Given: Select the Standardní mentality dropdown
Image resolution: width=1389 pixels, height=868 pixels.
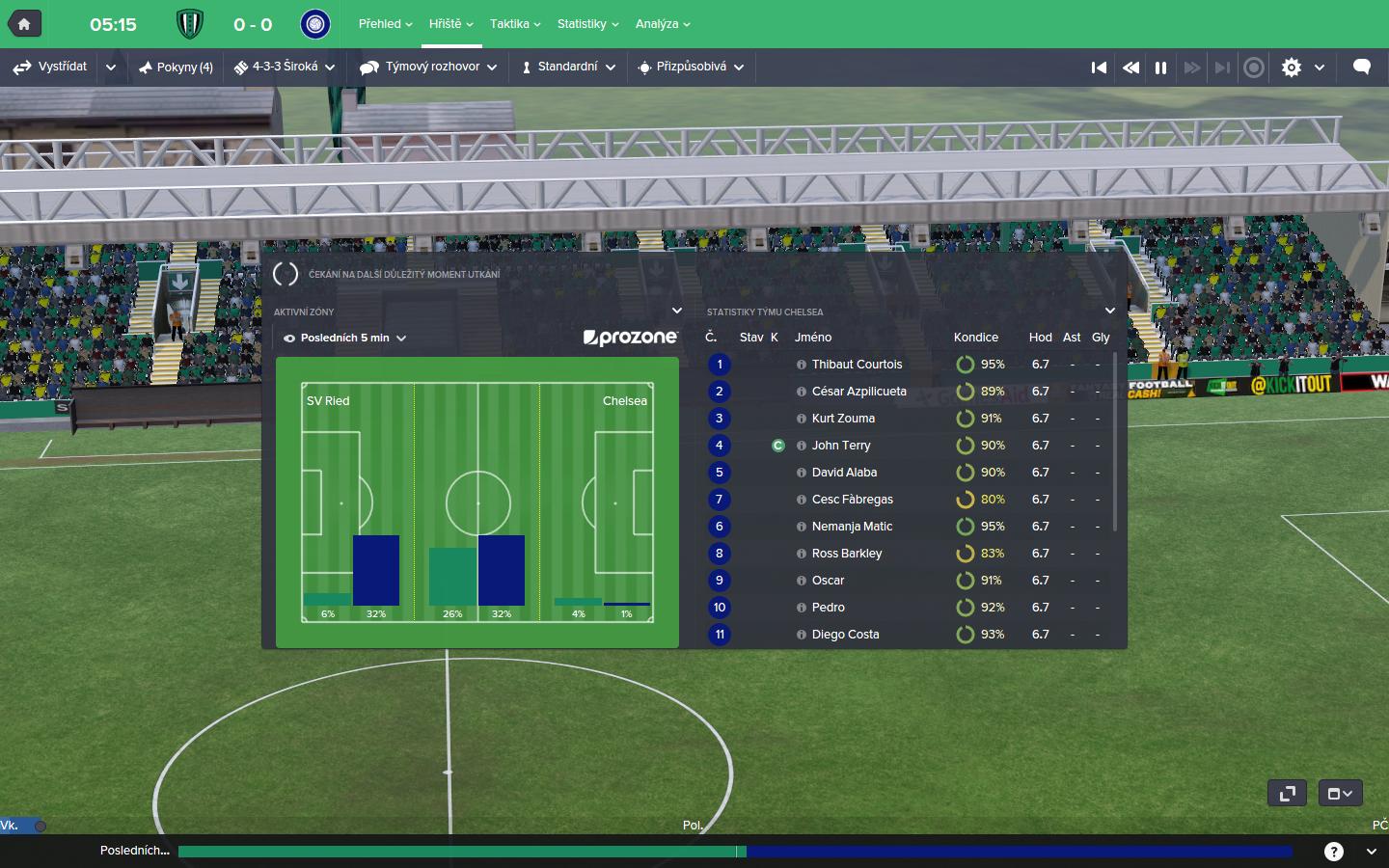Looking at the screenshot, I should [568, 68].
